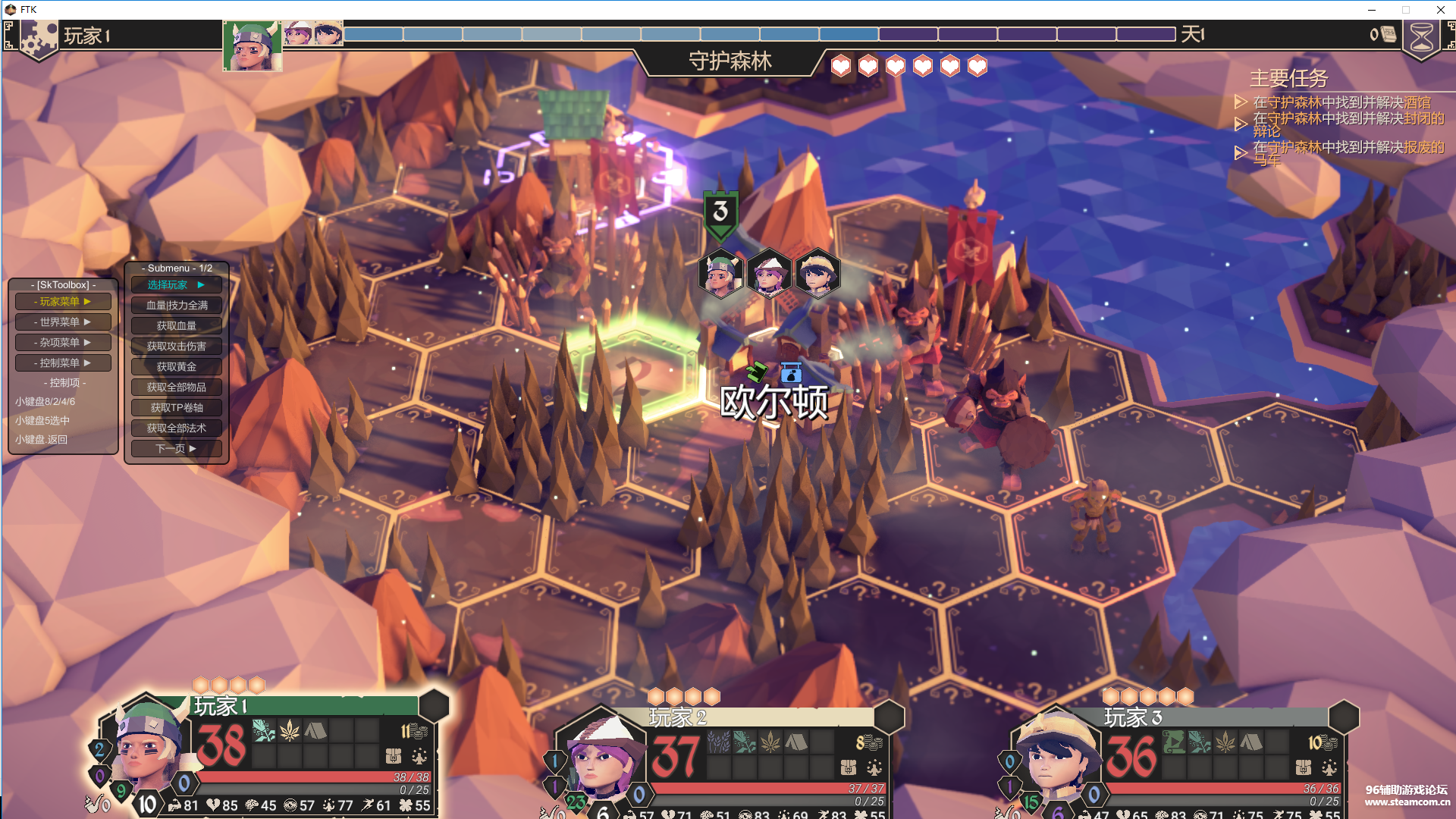This screenshot has height=819, width=1456.
Task: Open the 世界菜单 submenu
Action: click(63, 322)
